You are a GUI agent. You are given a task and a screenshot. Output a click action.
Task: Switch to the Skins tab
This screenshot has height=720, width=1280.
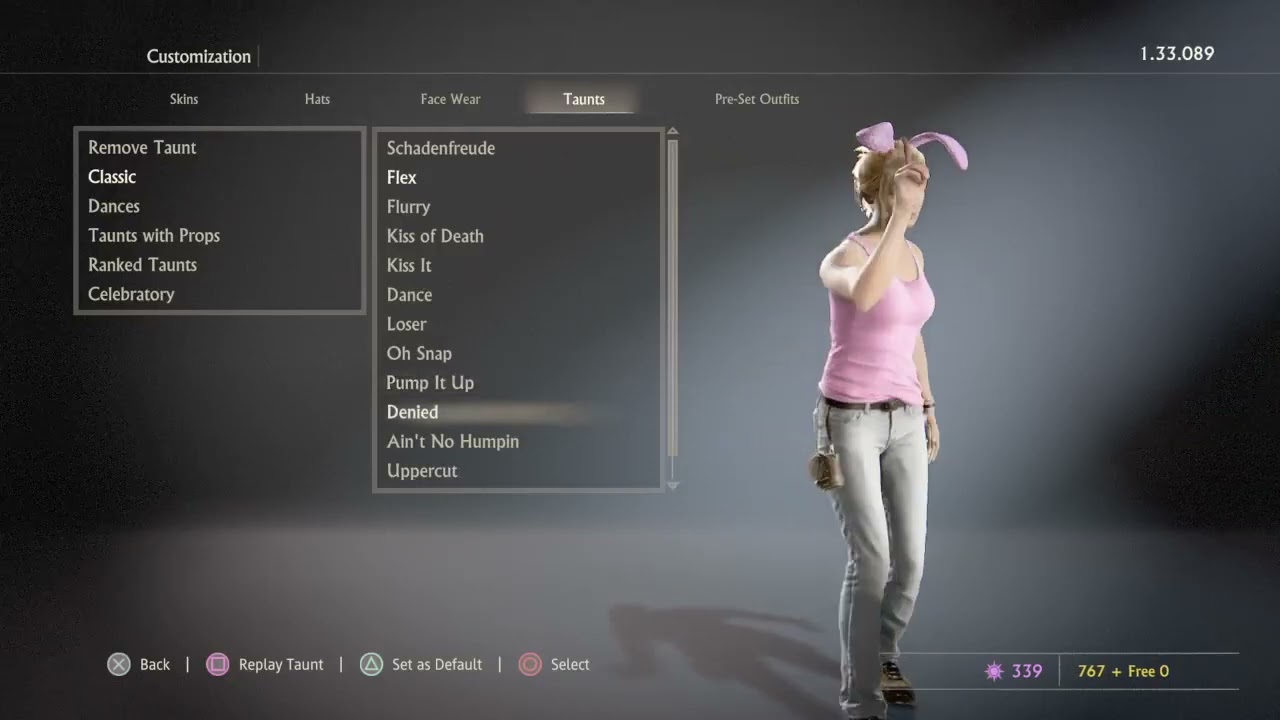pyautogui.click(x=184, y=99)
